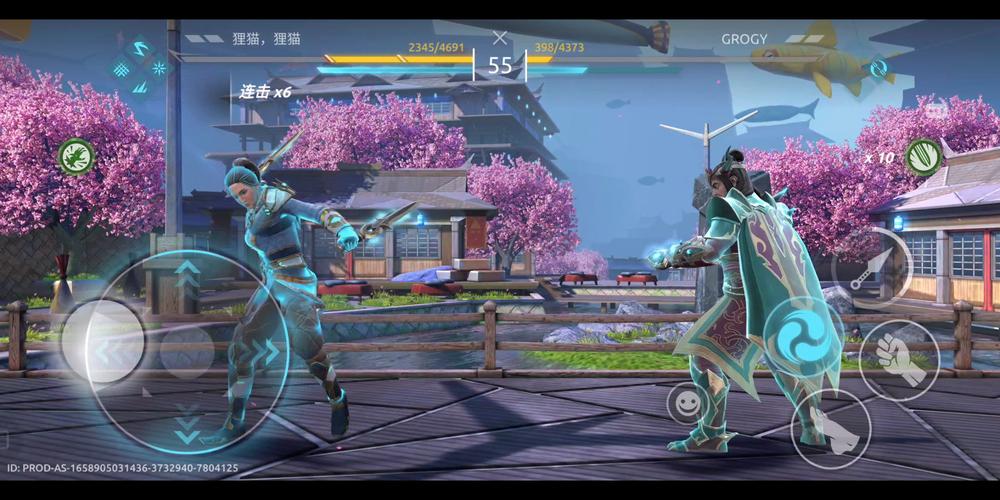Image resolution: width=1000 pixels, height=500 pixels.
Task: Tap the grid-lines shadow move icon
Action: 120,69
